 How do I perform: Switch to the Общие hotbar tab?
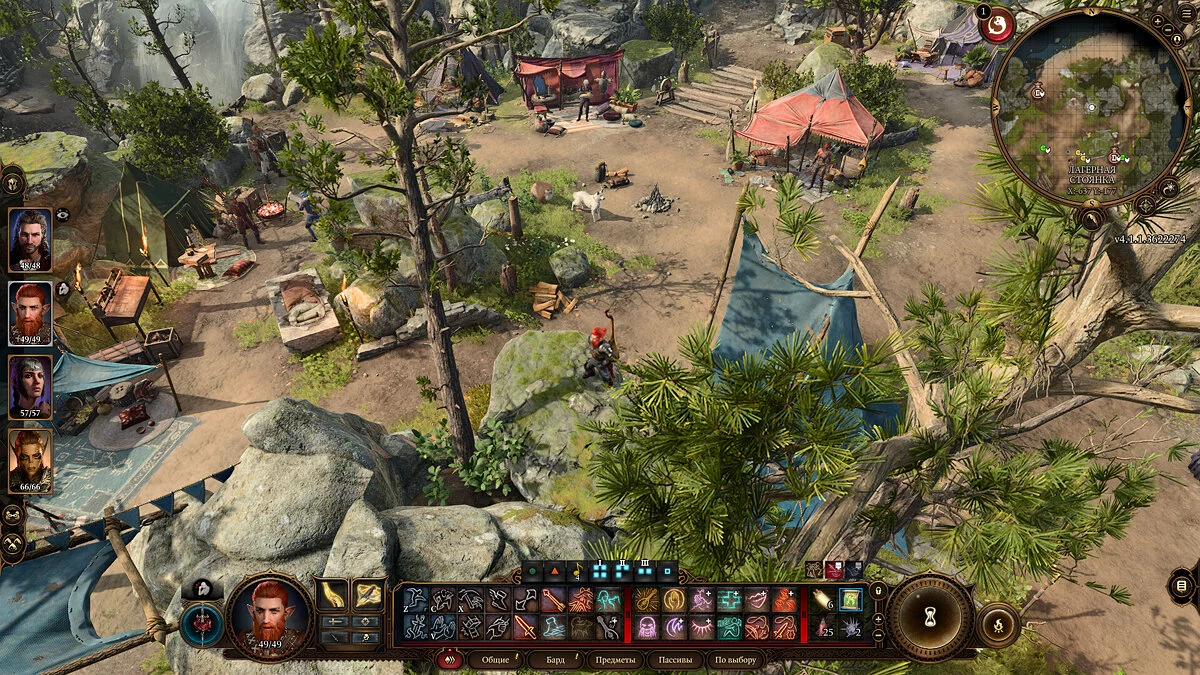tap(496, 660)
